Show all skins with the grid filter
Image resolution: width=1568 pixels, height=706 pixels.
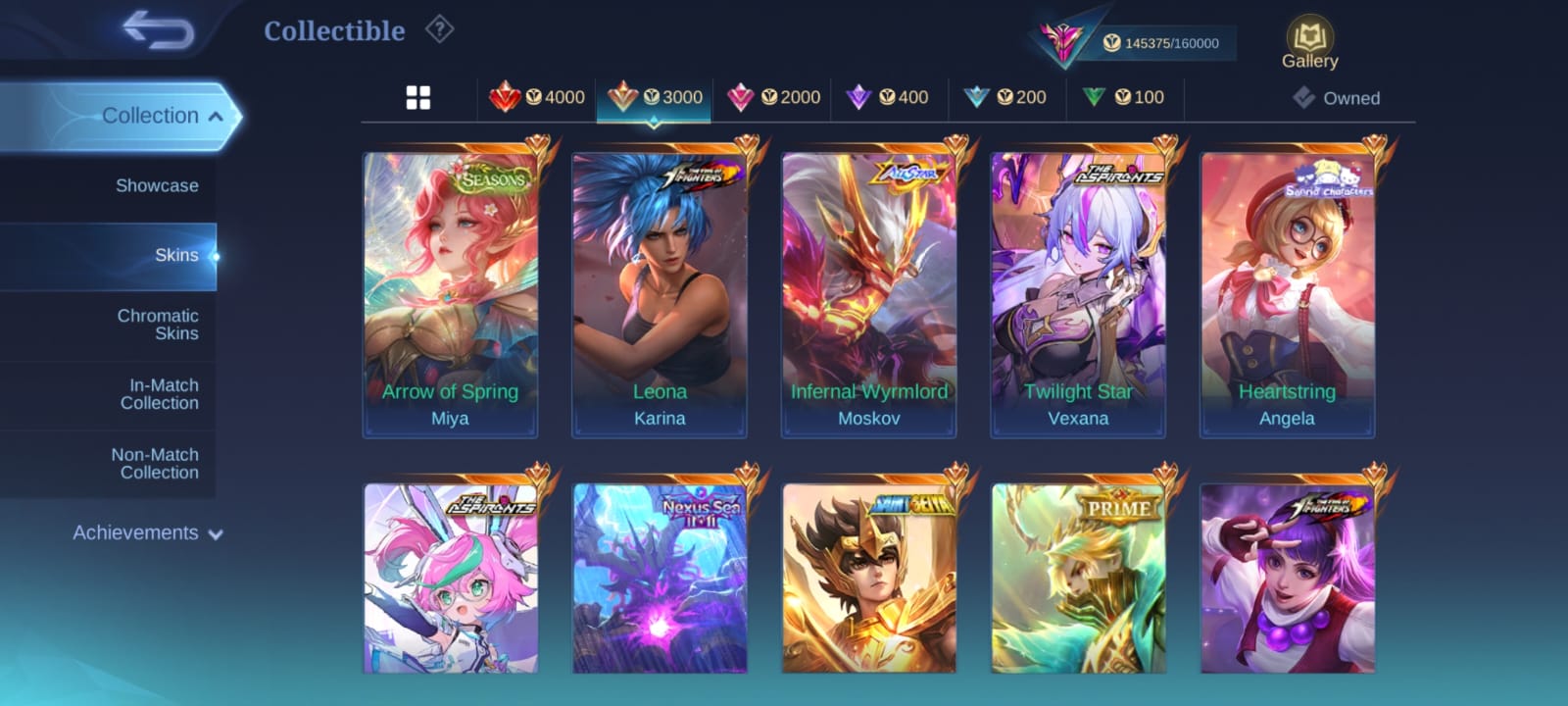418,97
